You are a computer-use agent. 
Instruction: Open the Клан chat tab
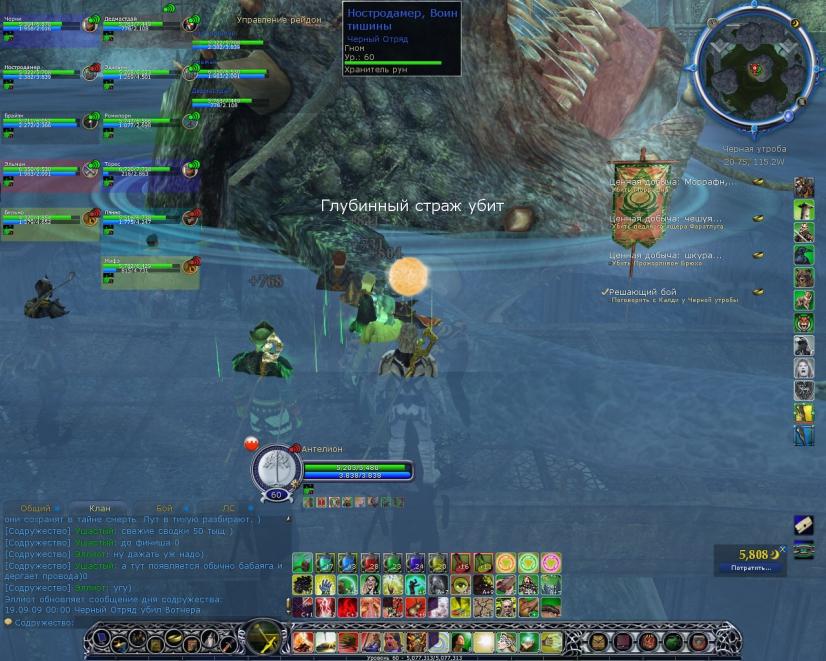(x=100, y=509)
